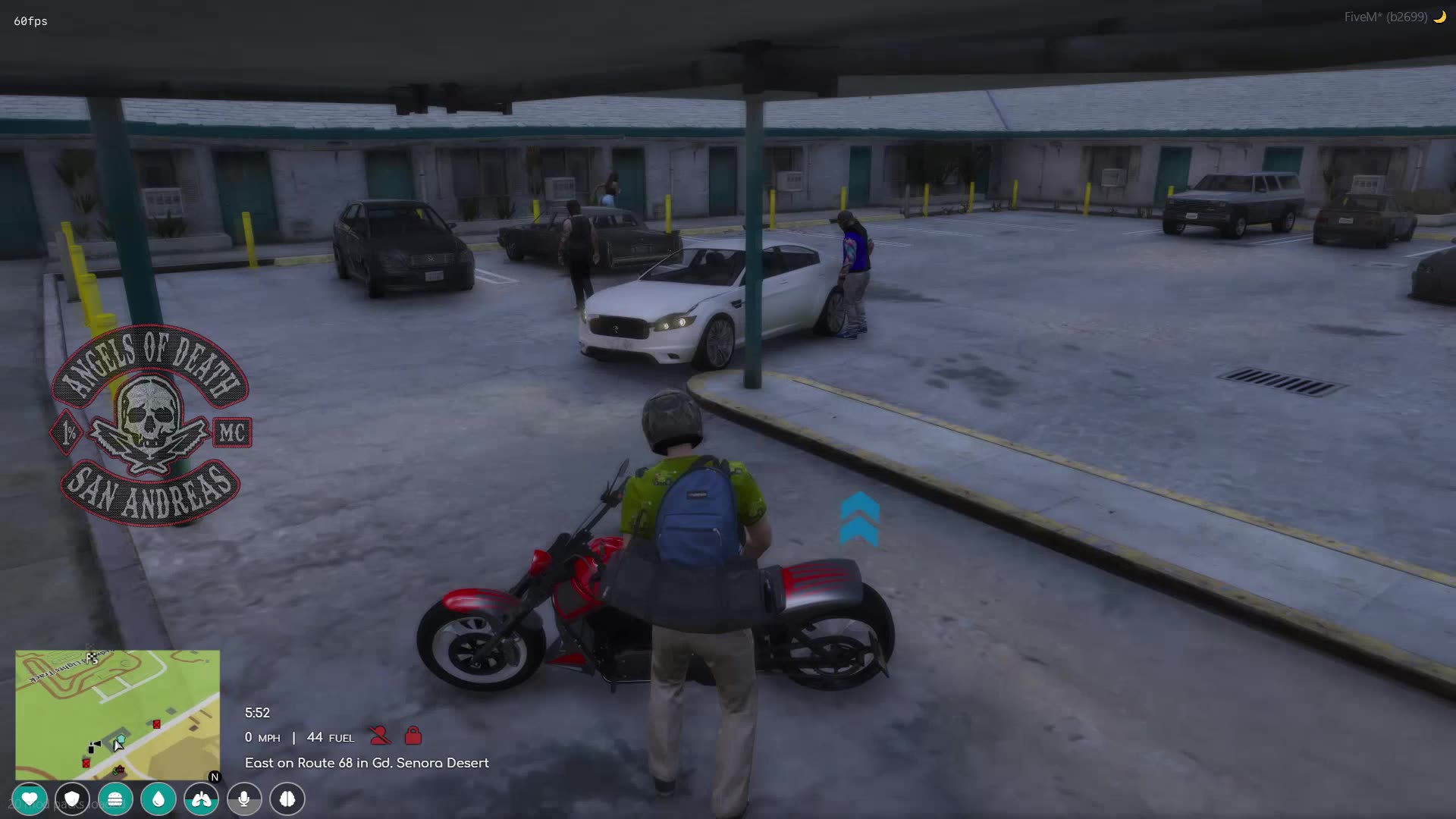Click the Angels of Death MC club emblem
Viewport: 1456px width, 819px height.
click(151, 416)
